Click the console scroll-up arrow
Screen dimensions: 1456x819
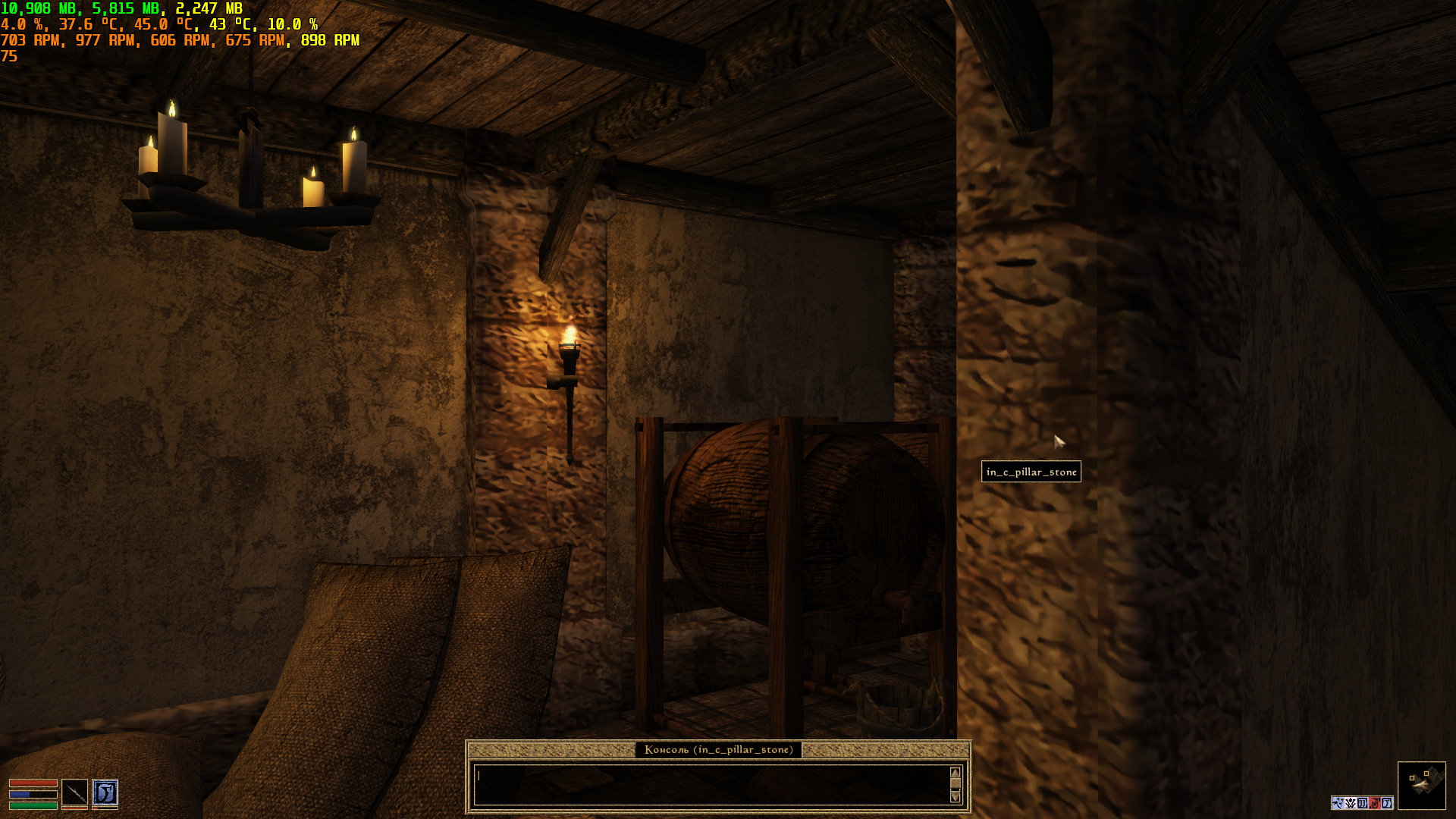point(955,773)
